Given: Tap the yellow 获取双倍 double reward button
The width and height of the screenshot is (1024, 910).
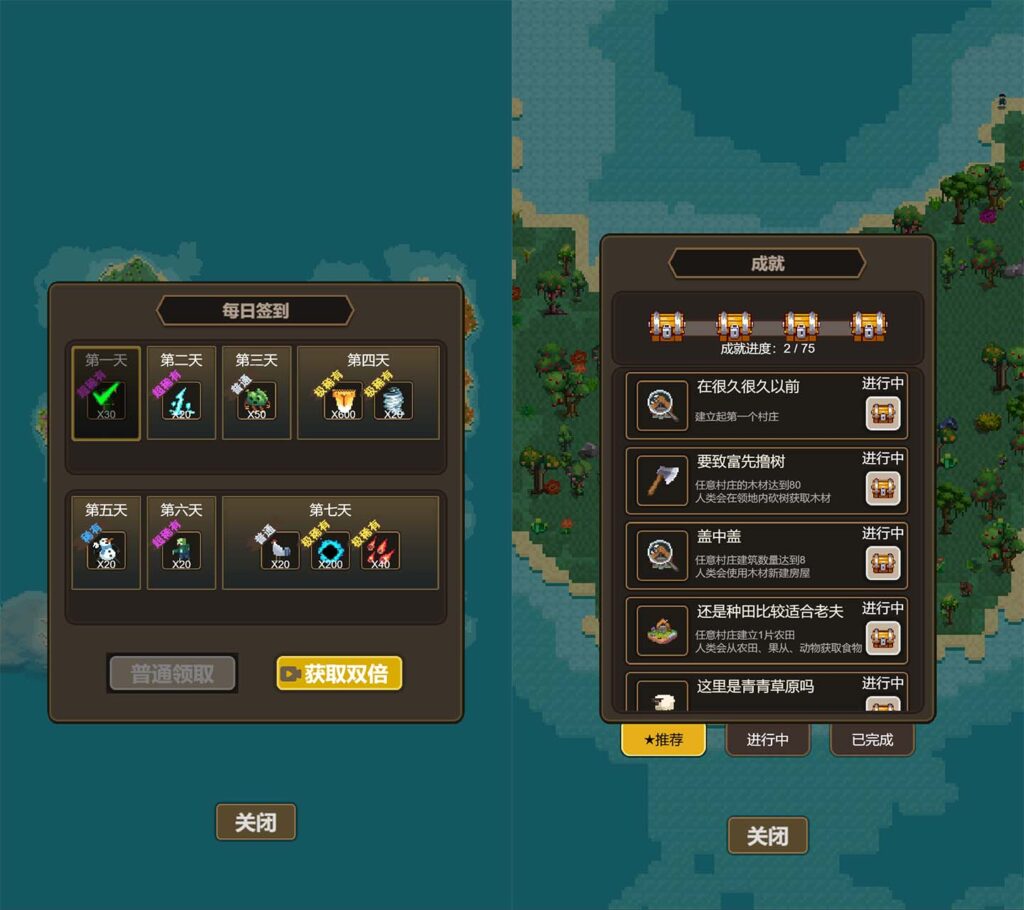Looking at the screenshot, I should (x=339, y=674).
